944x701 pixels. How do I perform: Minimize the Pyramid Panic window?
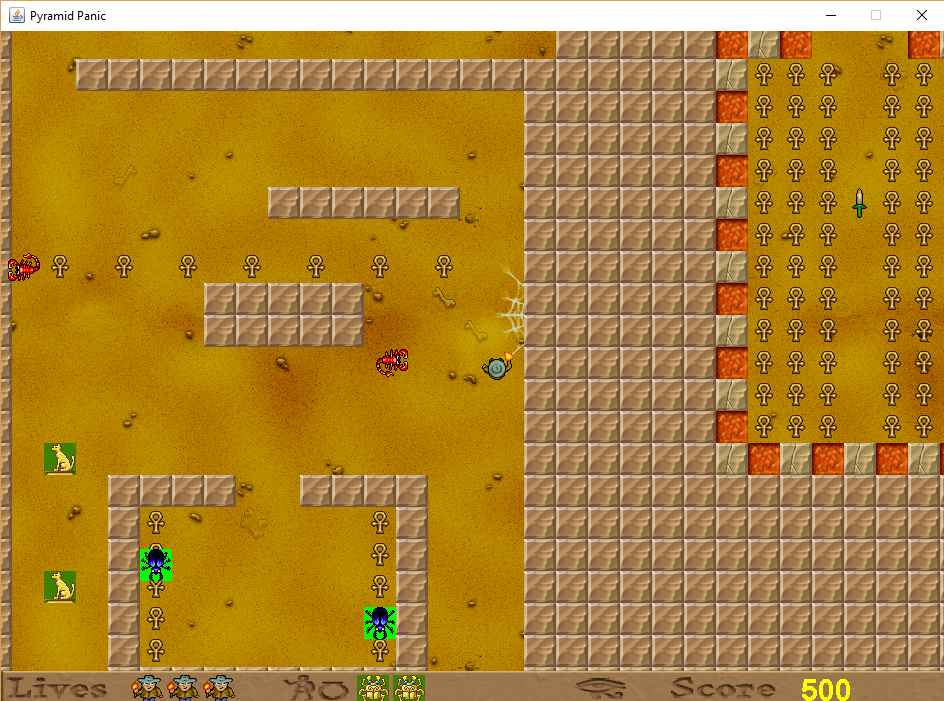coord(830,15)
